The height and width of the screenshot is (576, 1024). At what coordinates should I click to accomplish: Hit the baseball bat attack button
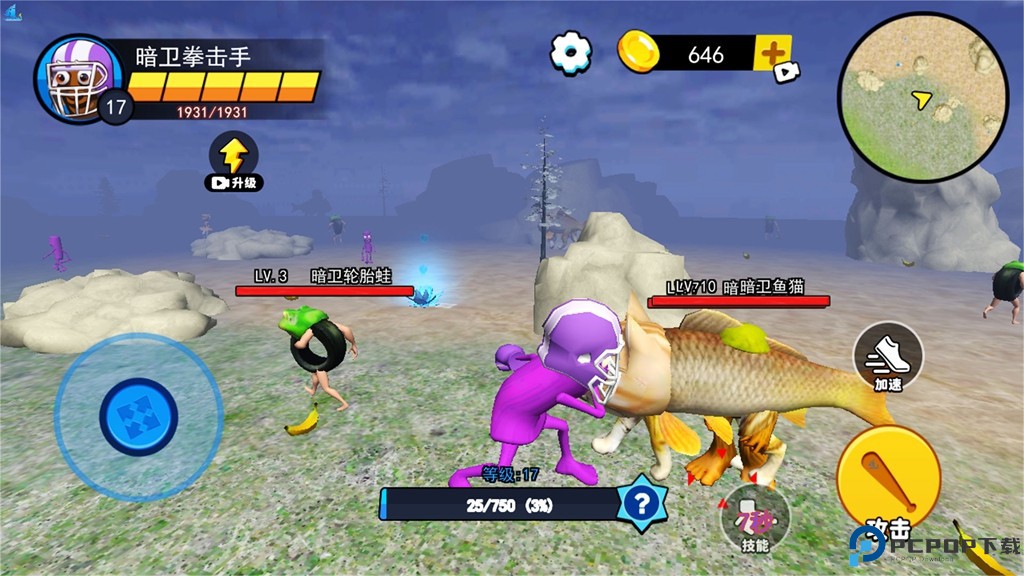(887, 477)
